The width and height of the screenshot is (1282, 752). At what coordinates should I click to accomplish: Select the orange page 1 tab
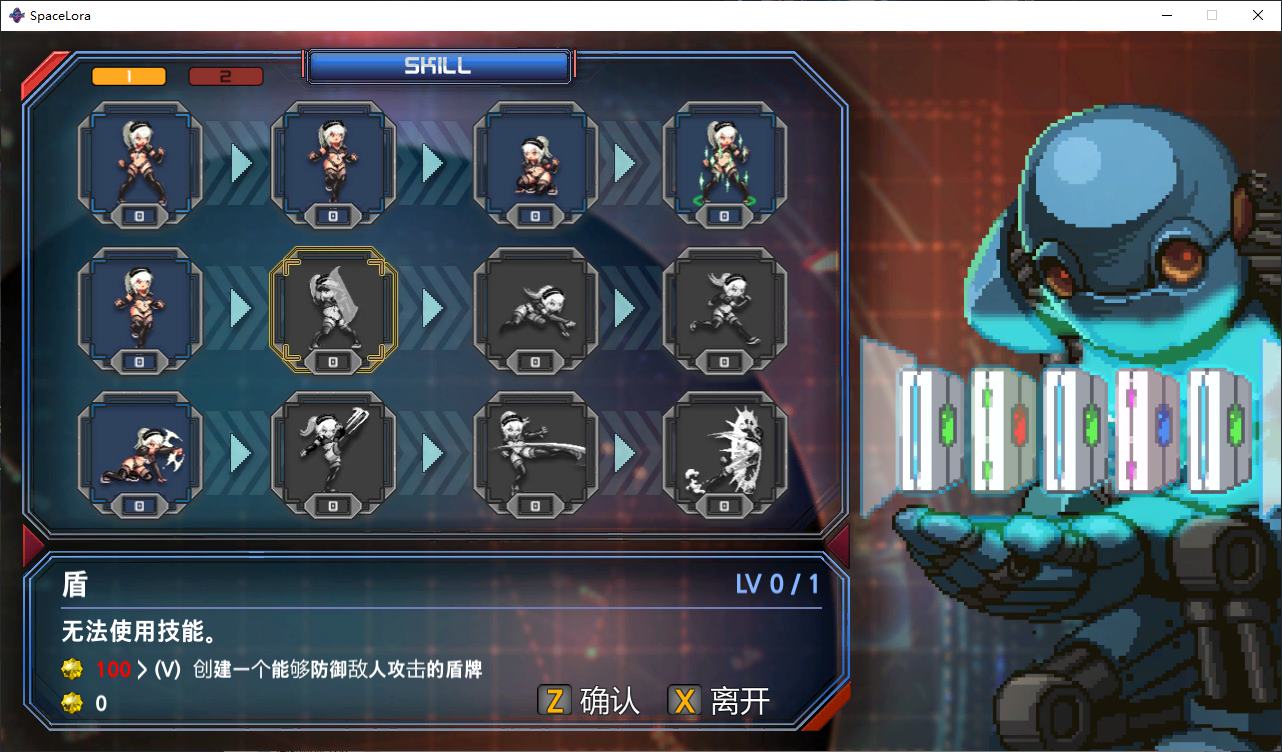coord(128,75)
